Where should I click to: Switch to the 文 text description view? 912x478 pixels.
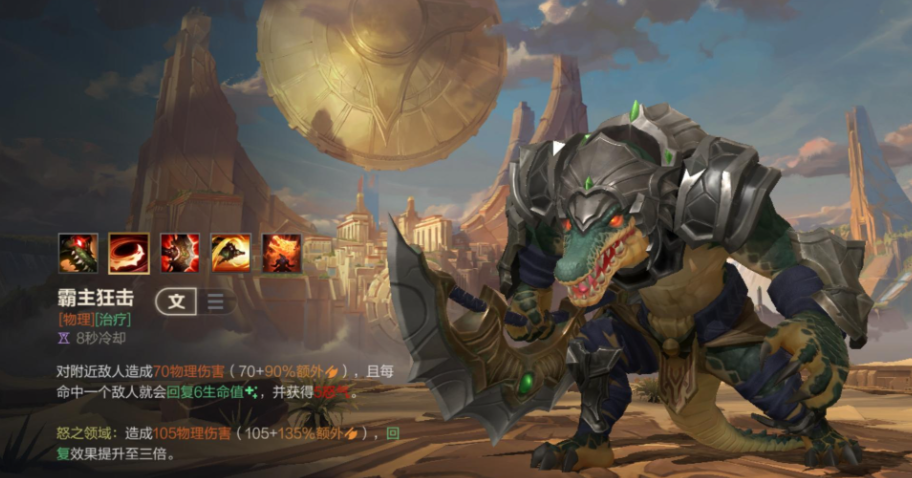coord(176,301)
